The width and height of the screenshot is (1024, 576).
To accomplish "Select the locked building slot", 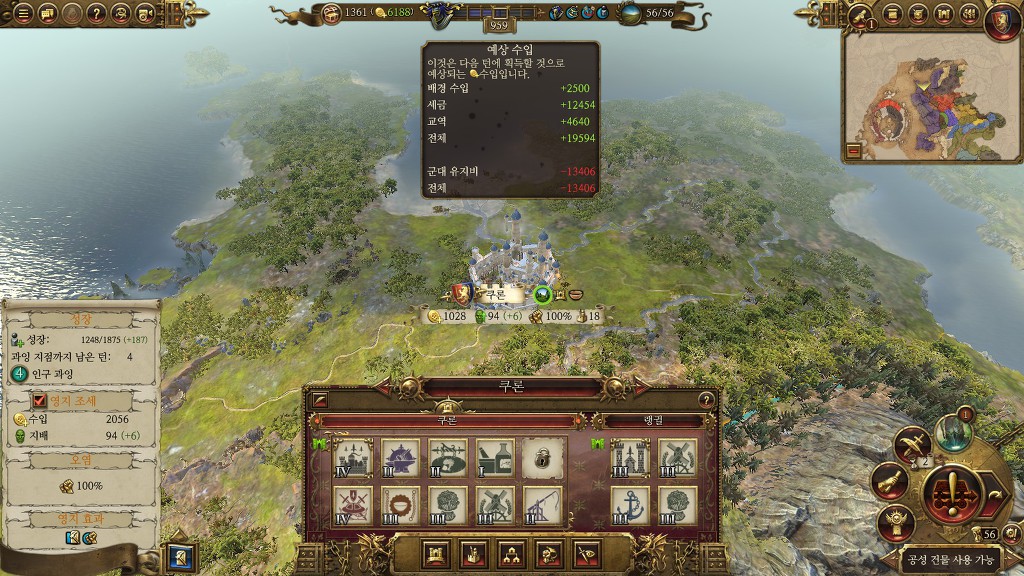I will pyautogui.click(x=543, y=457).
